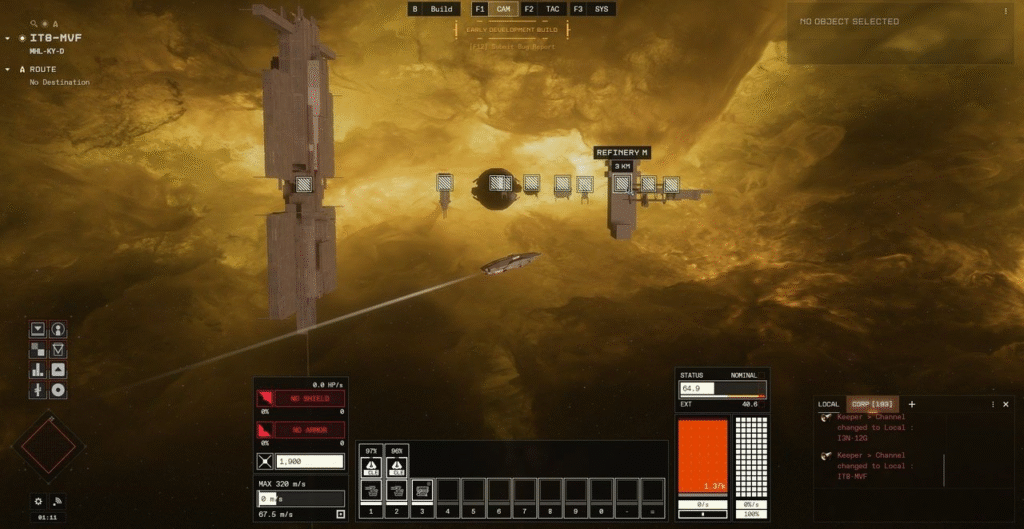Viewport: 1024px width, 529px height.
Task: Select the Refinery M target bracket
Action: coord(622,183)
